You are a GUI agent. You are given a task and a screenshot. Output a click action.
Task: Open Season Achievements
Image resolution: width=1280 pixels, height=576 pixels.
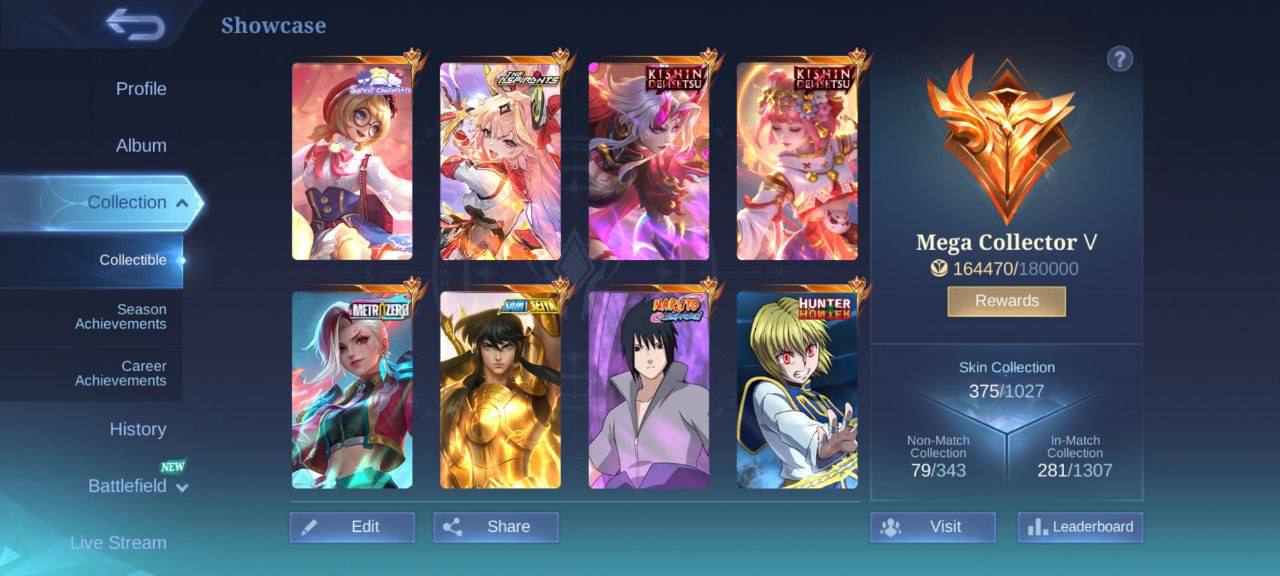point(121,317)
